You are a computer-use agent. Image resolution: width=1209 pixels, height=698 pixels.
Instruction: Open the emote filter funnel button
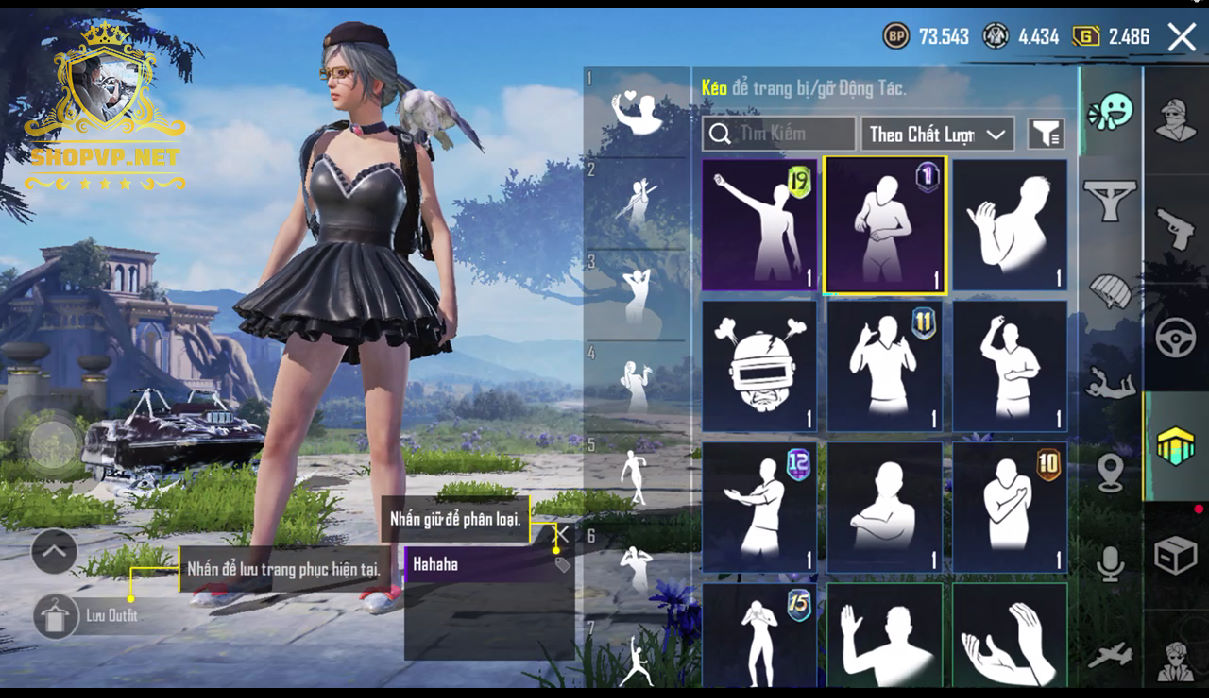pyautogui.click(x=1046, y=134)
